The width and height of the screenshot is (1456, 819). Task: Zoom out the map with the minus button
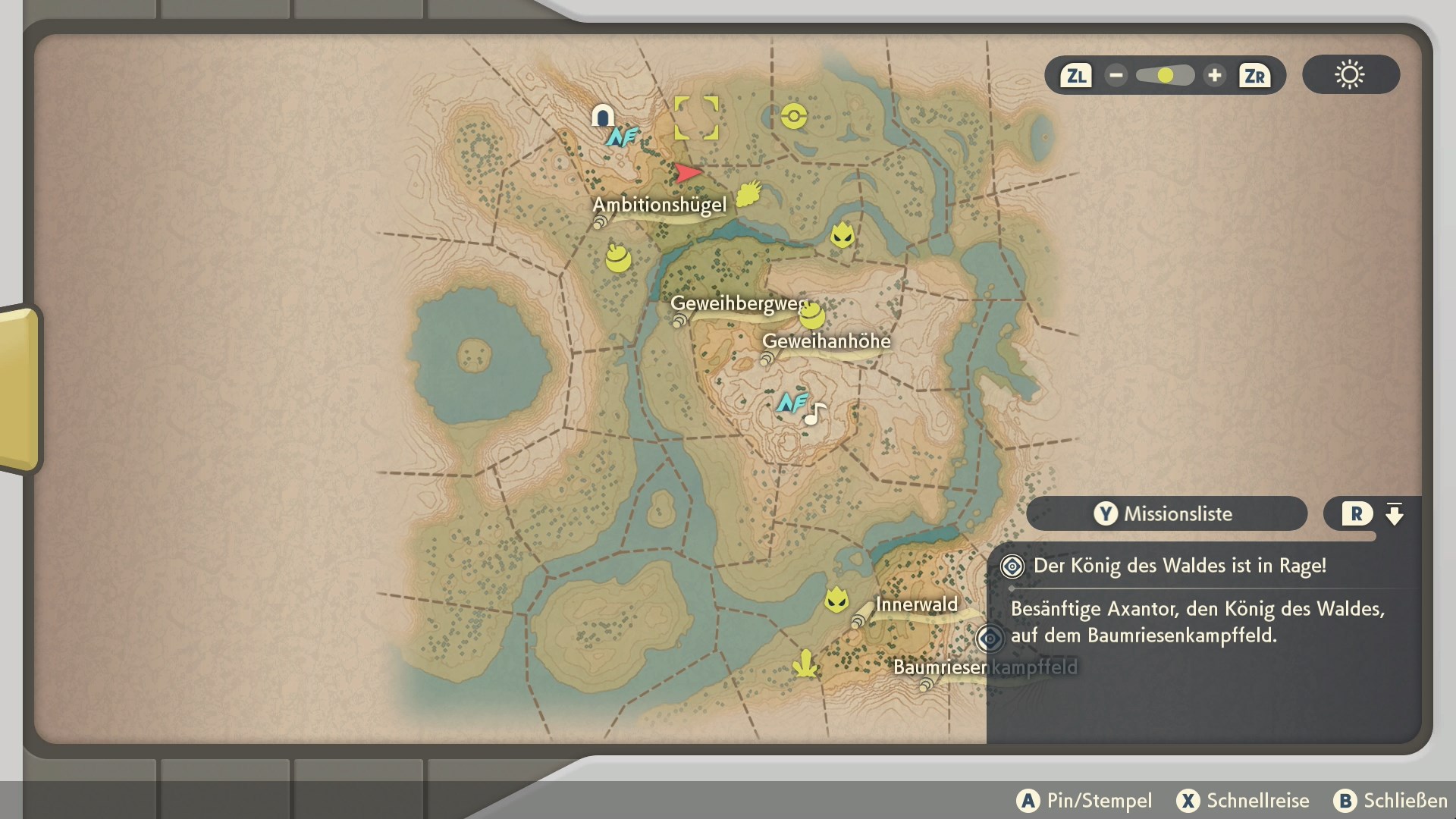coord(1116,75)
